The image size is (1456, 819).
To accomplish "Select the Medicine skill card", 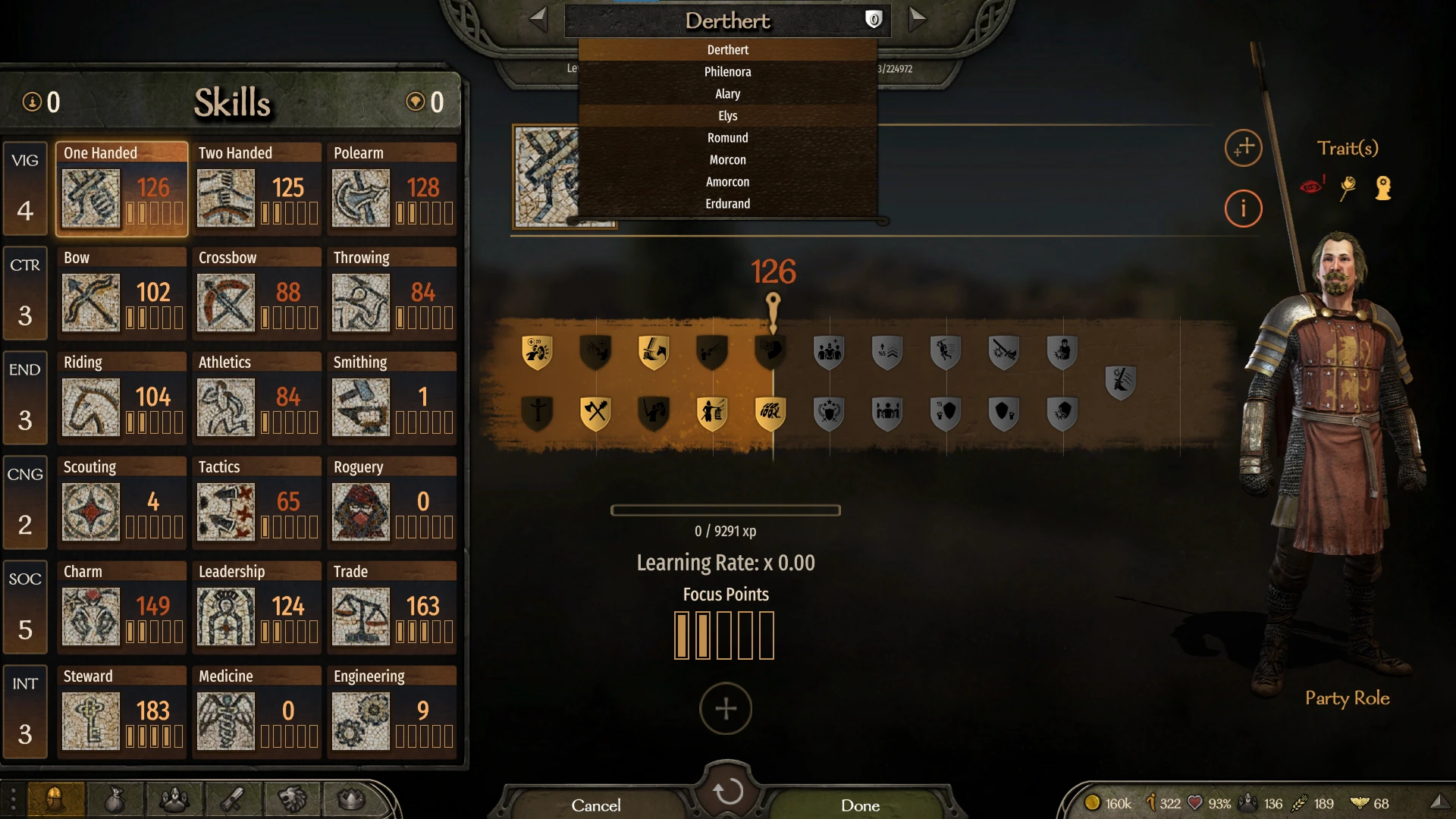I will point(257,712).
